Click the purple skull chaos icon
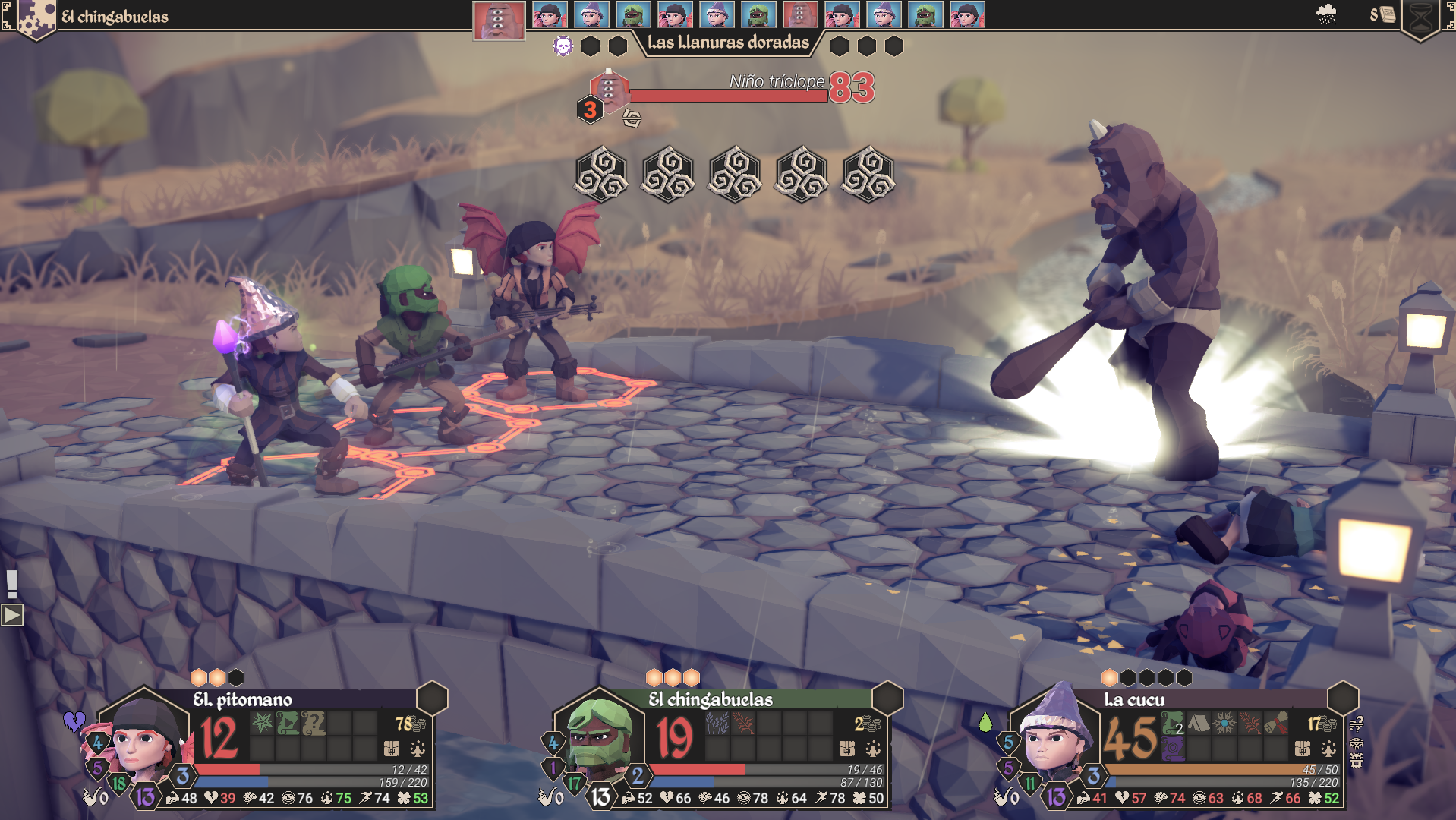Viewport: 1456px width, 820px height. pyautogui.click(x=563, y=46)
